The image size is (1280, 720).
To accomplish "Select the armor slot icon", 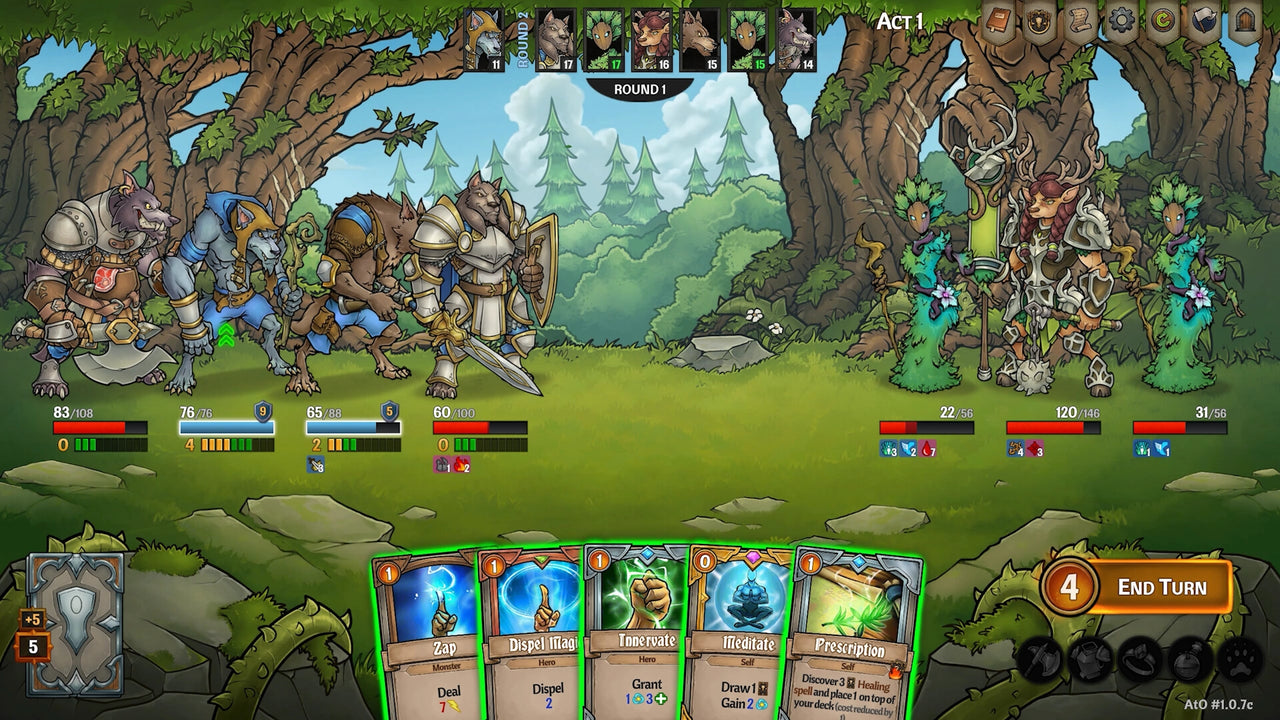I will point(1089,659).
